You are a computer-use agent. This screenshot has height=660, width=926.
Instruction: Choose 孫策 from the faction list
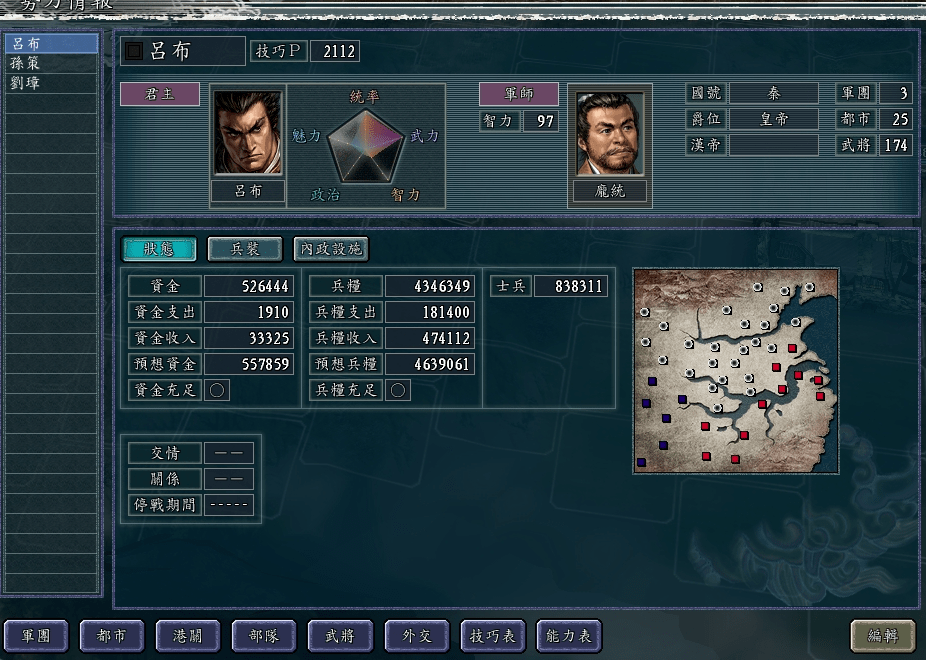click(51, 63)
